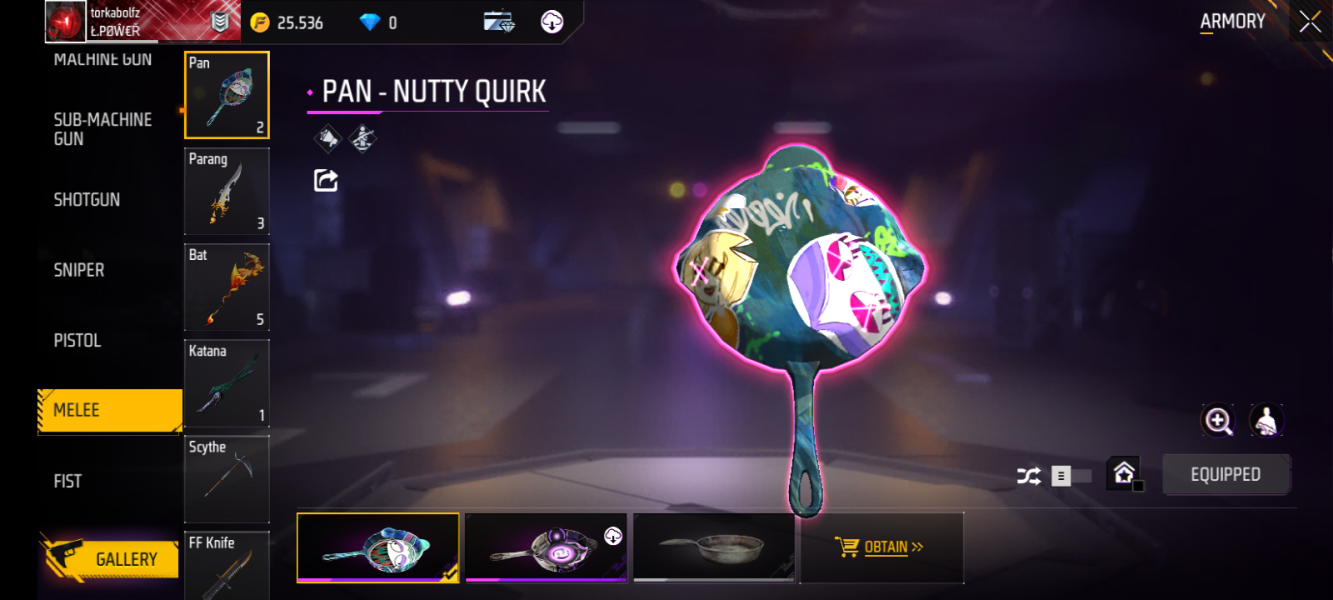This screenshot has width=1333, height=600.
Task: Close the Armory screen
Action: click(1310, 22)
